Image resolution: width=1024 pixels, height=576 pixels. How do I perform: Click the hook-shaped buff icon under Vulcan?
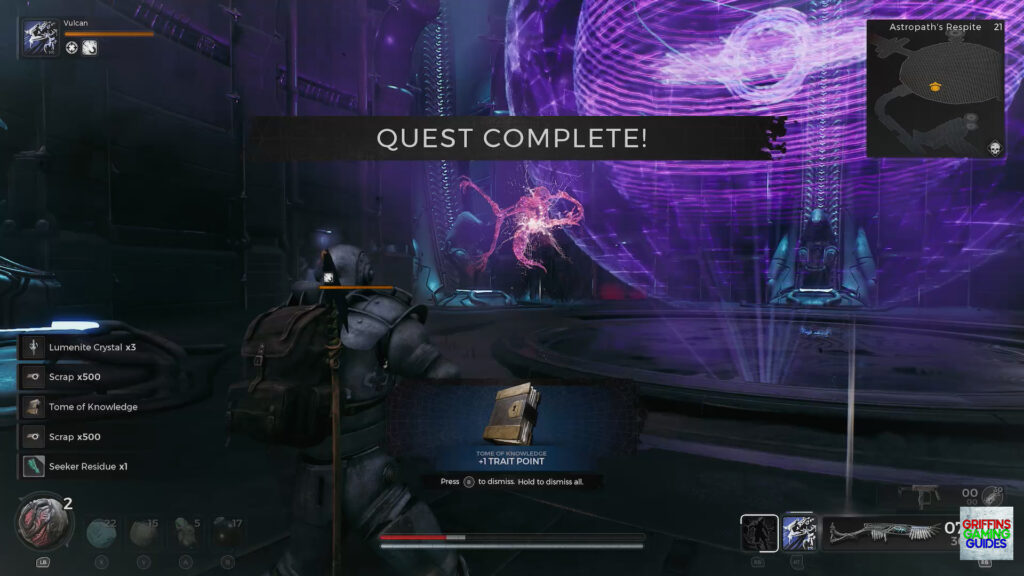point(90,48)
